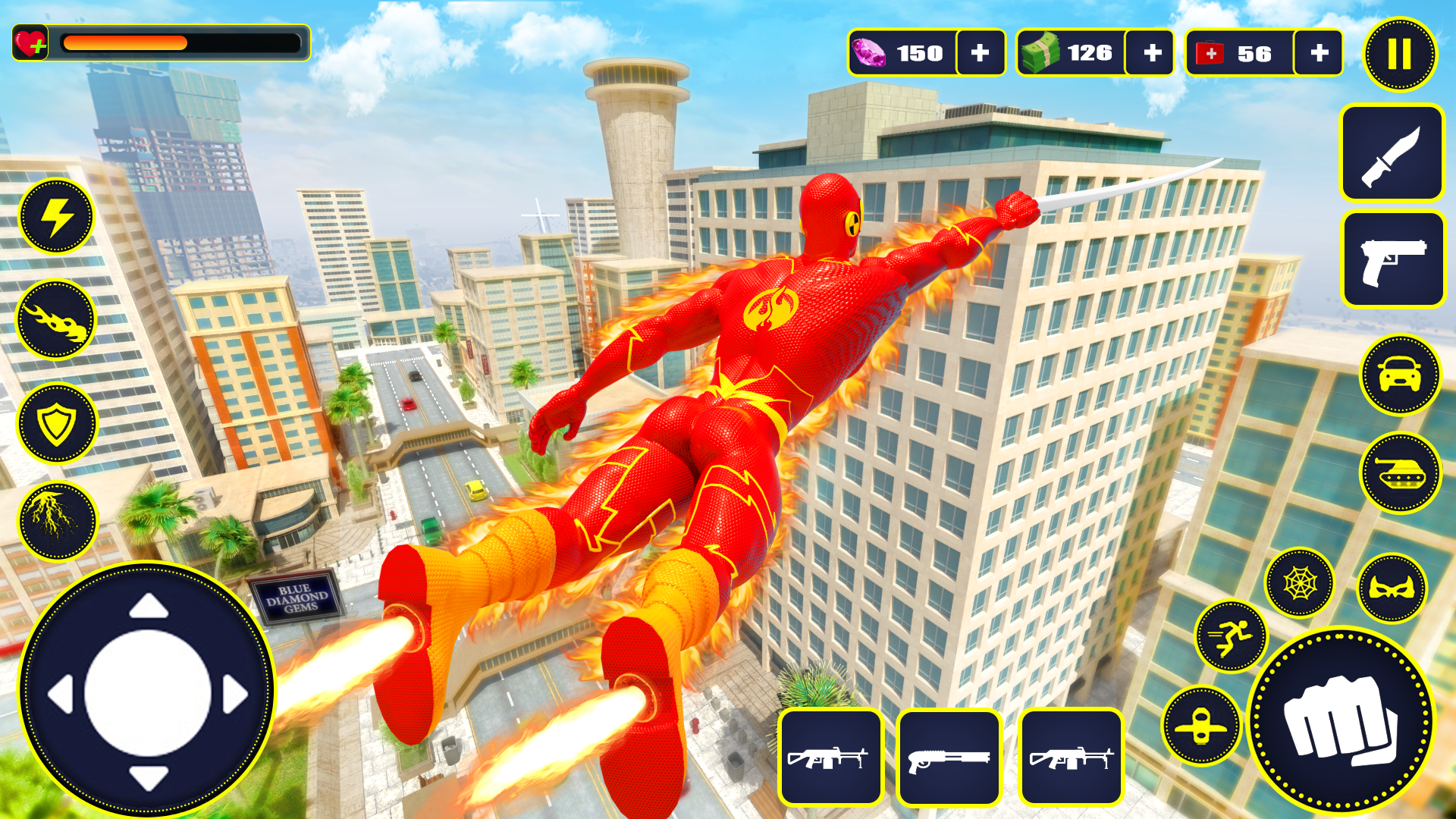Add med kits with the plus button
The image size is (1456, 819).
coord(1319,53)
